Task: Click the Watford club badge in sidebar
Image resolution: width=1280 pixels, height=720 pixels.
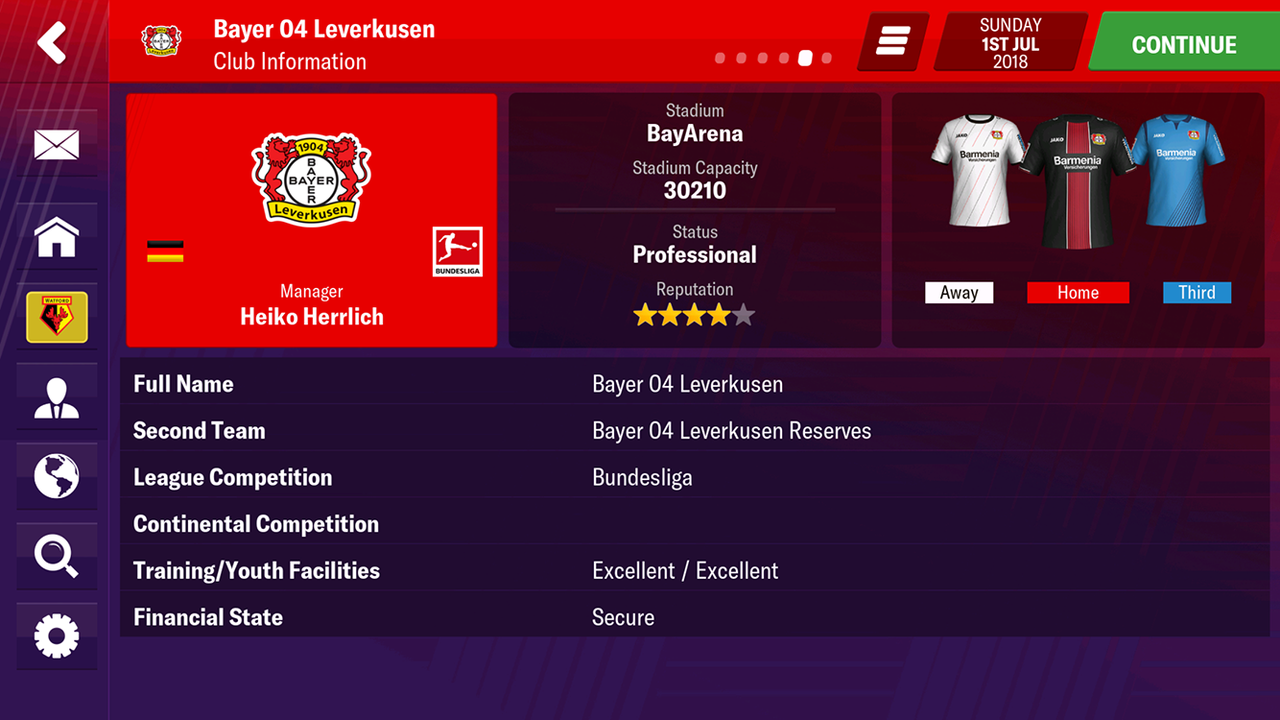Action: (x=57, y=317)
